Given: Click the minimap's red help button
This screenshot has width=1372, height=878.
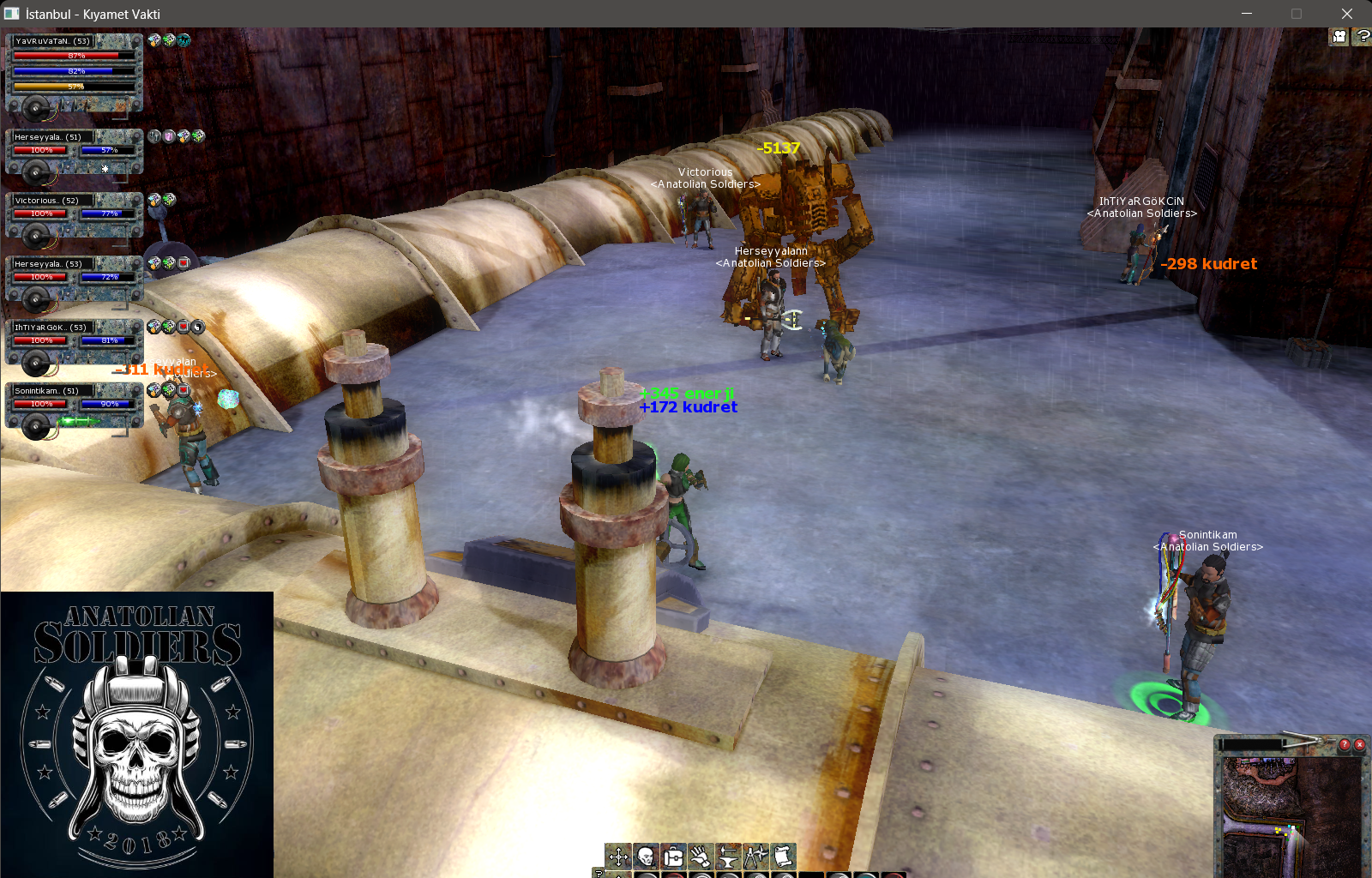Looking at the screenshot, I should coord(1345,744).
